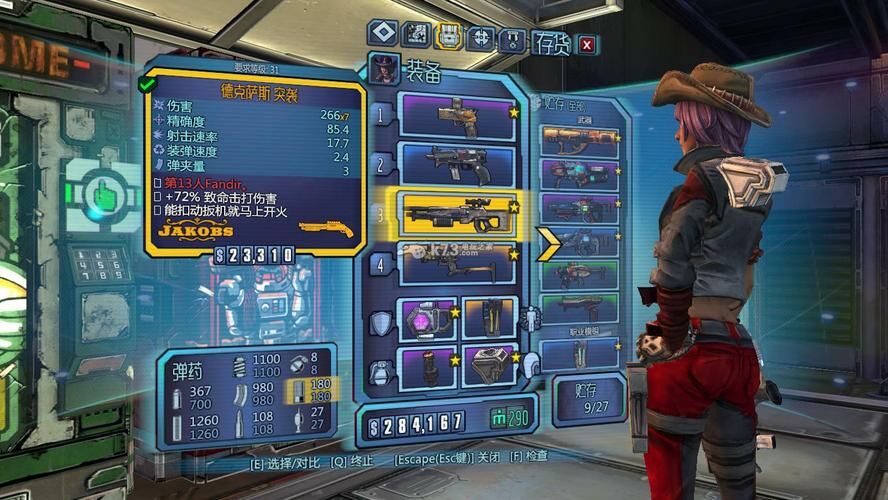
Task: Switch to the diamond-icon missions tab
Action: (382, 36)
